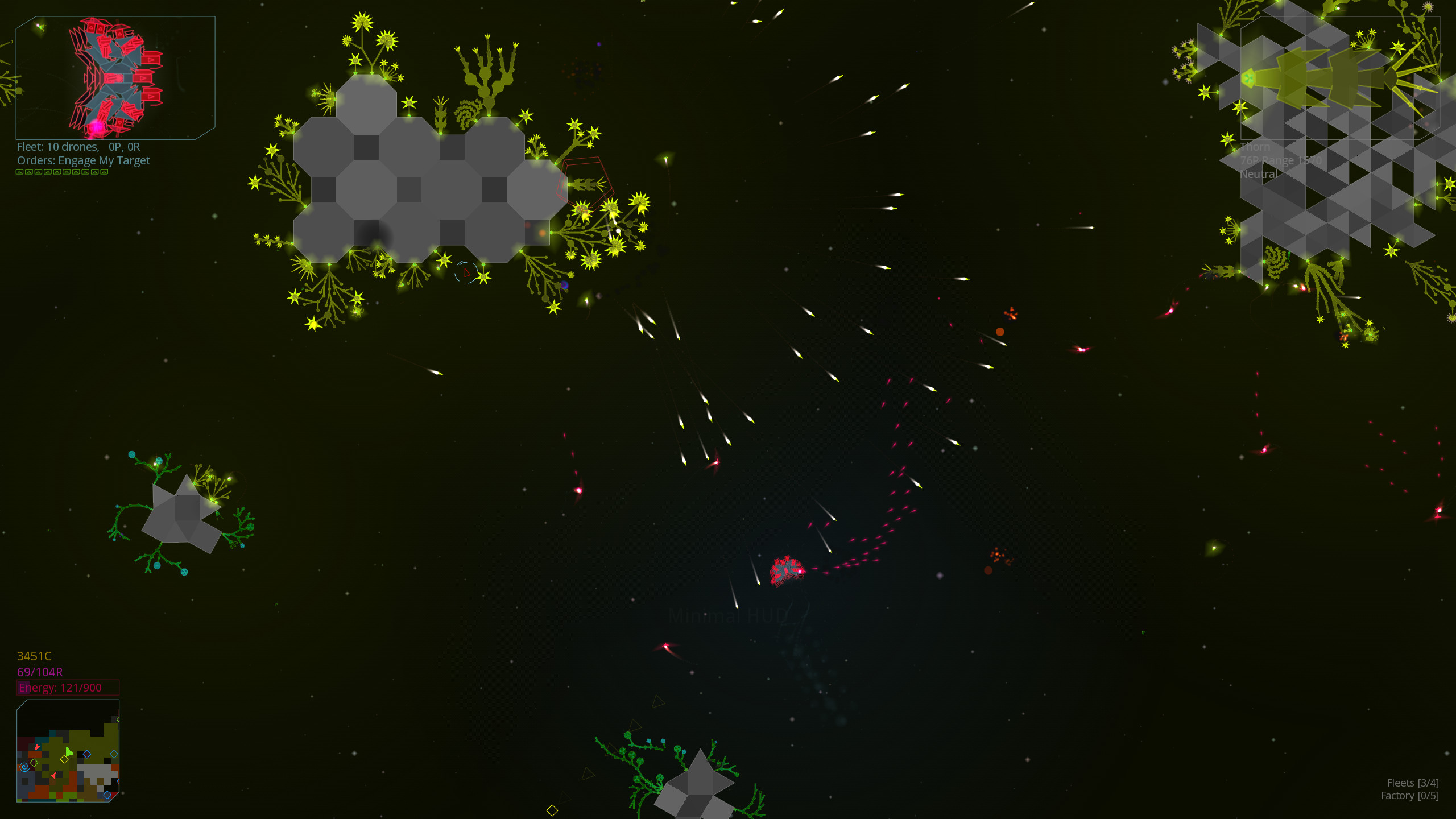Click the green player arrow on the minimap

[x=69, y=751]
